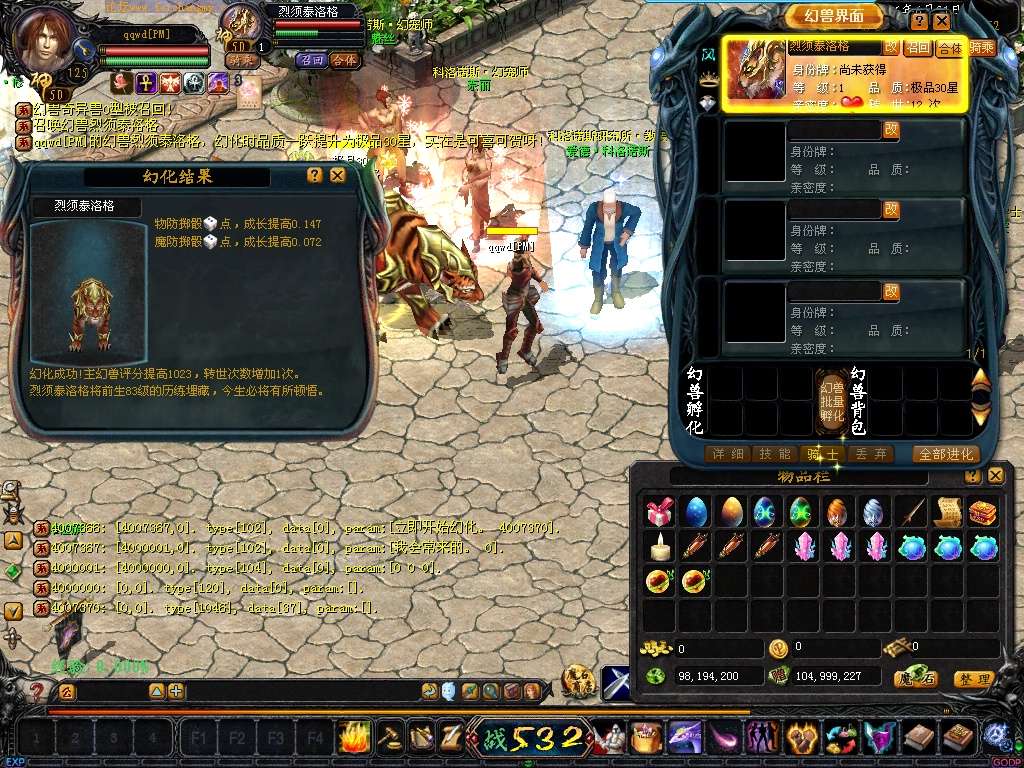Image resolution: width=1024 pixels, height=768 pixels.
Task: Choose the red treasure chest item
Action: coord(983,513)
